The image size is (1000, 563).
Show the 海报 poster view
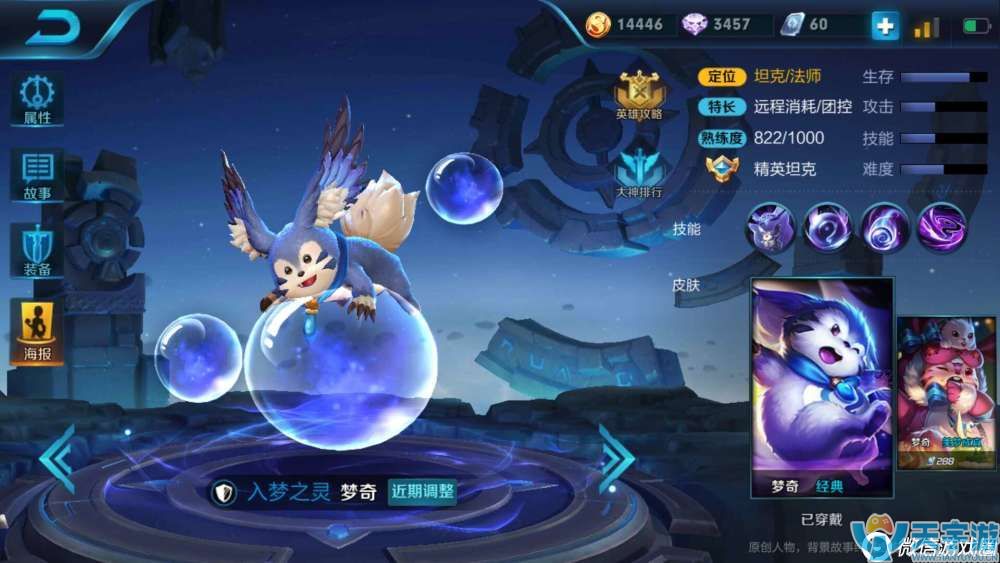pyautogui.click(x=38, y=331)
